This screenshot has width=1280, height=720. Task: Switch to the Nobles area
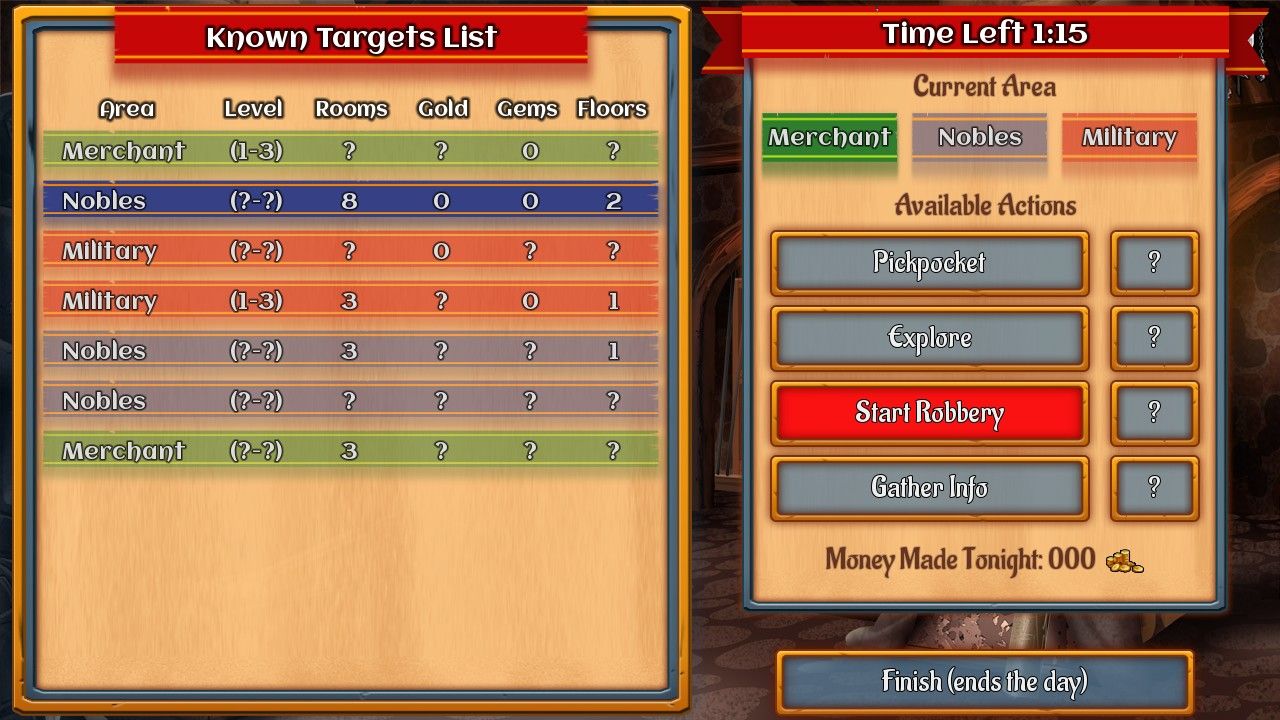pos(979,138)
